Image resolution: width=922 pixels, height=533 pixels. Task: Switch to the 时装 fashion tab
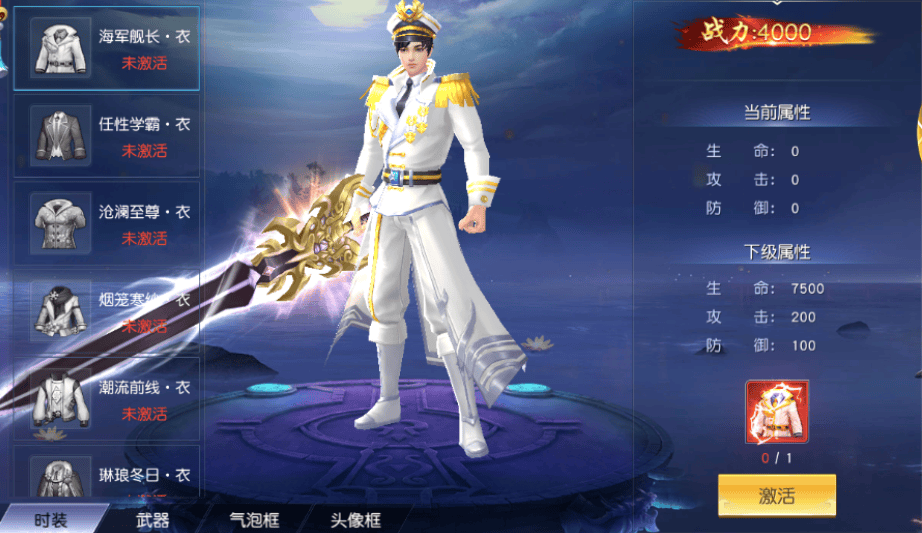point(51,520)
